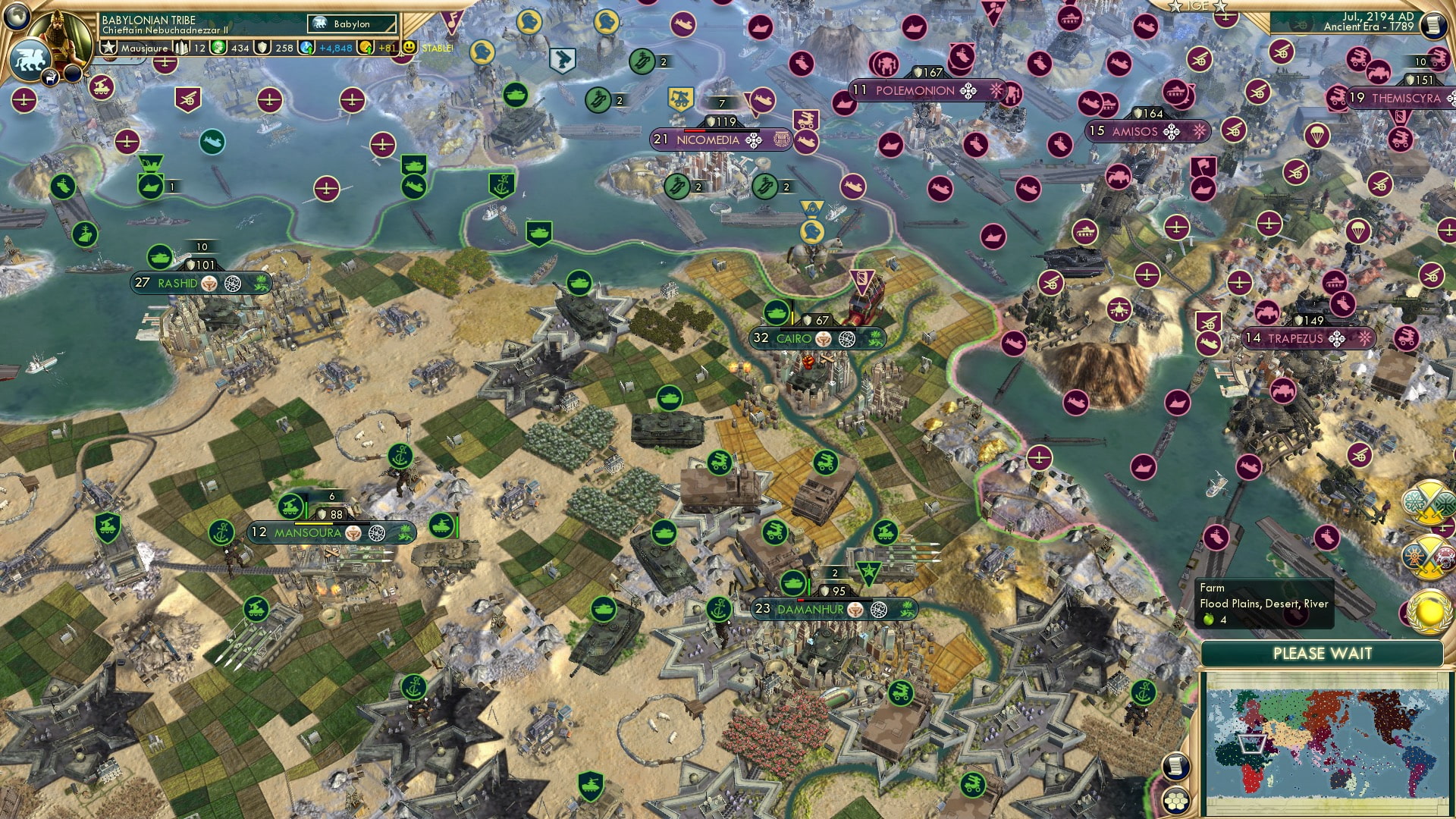The image size is (1456, 819).
Task: Click the Babylon lion icon in the top panel
Action: tap(320, 24)
